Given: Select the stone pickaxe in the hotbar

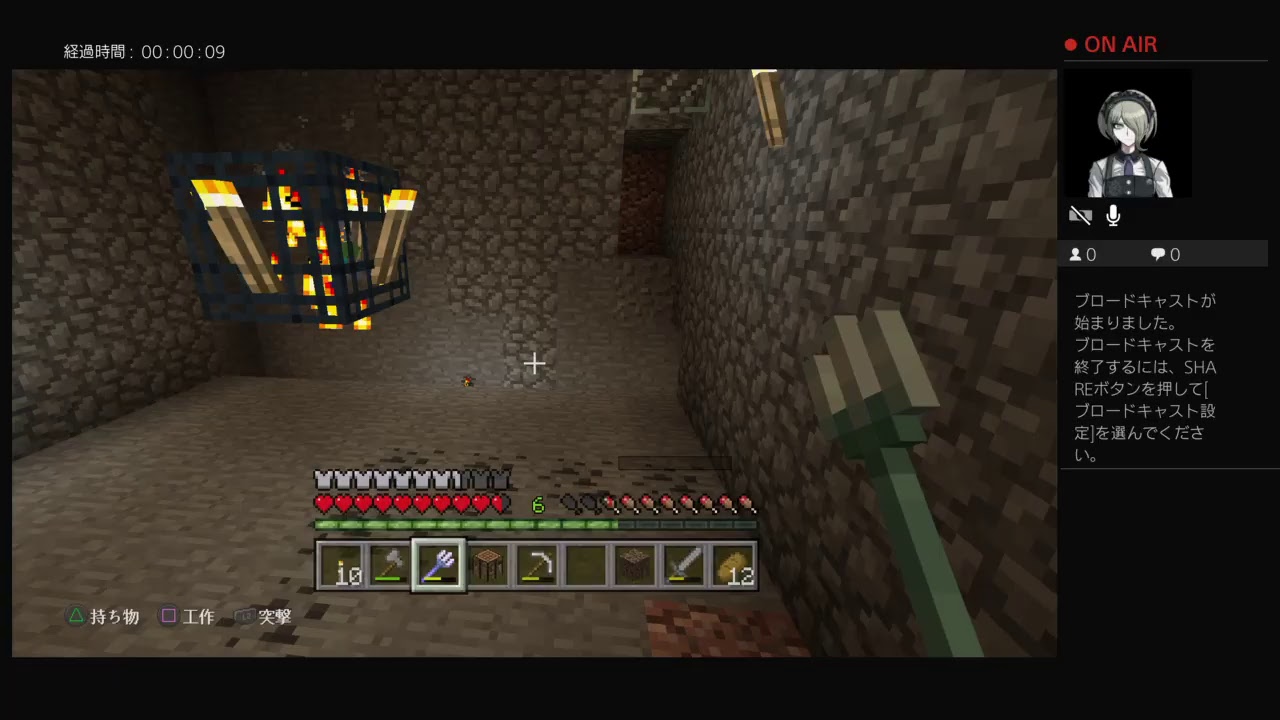Looking at the screenshot, I should coord(537,565).
